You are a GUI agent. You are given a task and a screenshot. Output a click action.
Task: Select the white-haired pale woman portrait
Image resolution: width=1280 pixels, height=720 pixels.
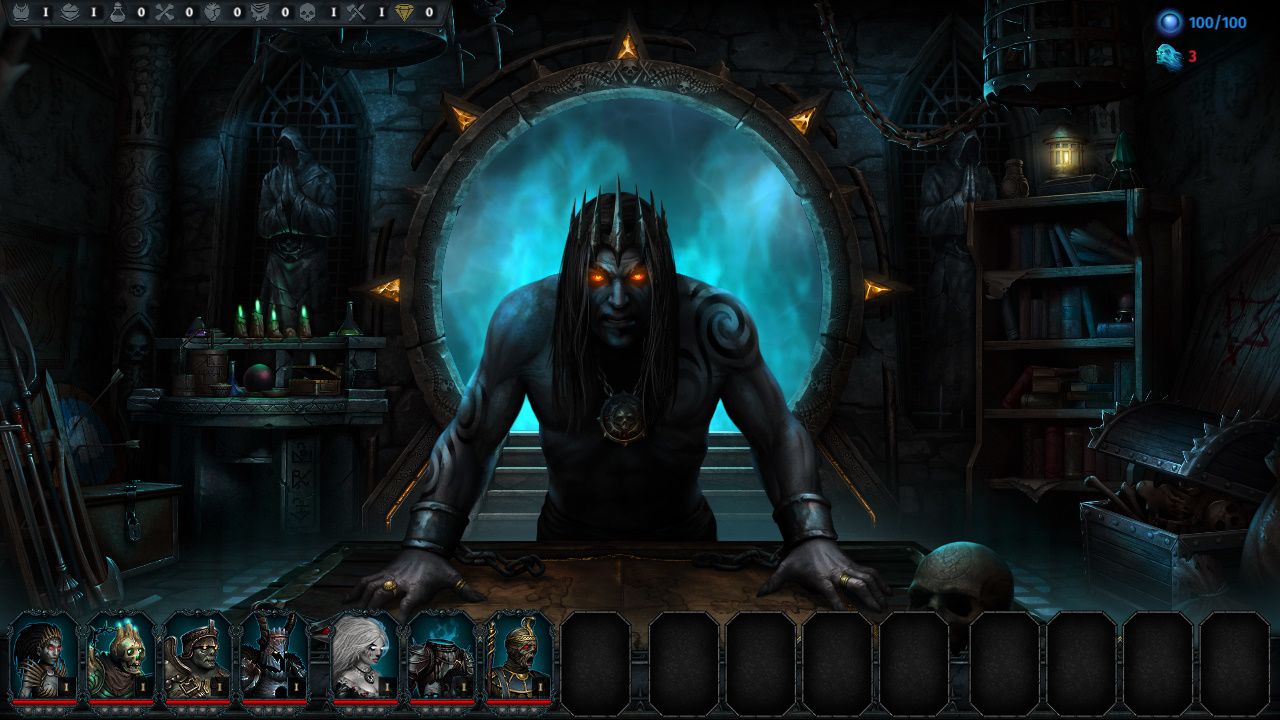pos(364,656)
